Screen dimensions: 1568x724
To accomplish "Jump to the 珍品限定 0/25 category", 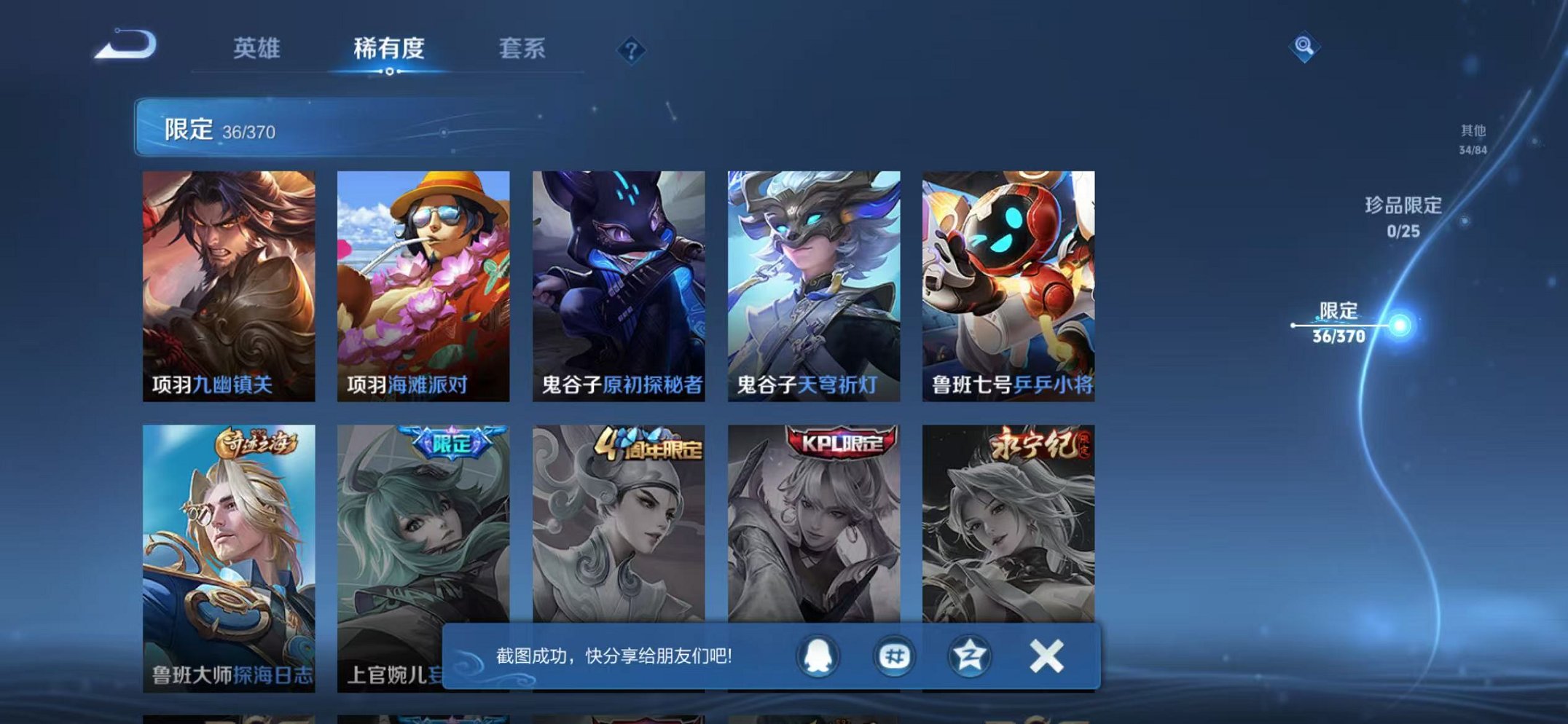I will [1403, 216].
